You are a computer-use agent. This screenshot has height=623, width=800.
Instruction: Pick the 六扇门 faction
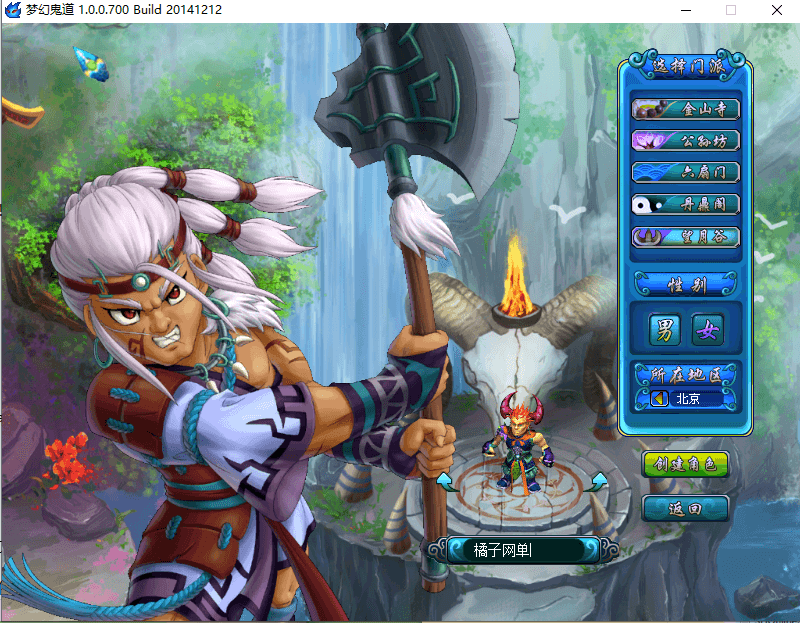click(686, 172)
